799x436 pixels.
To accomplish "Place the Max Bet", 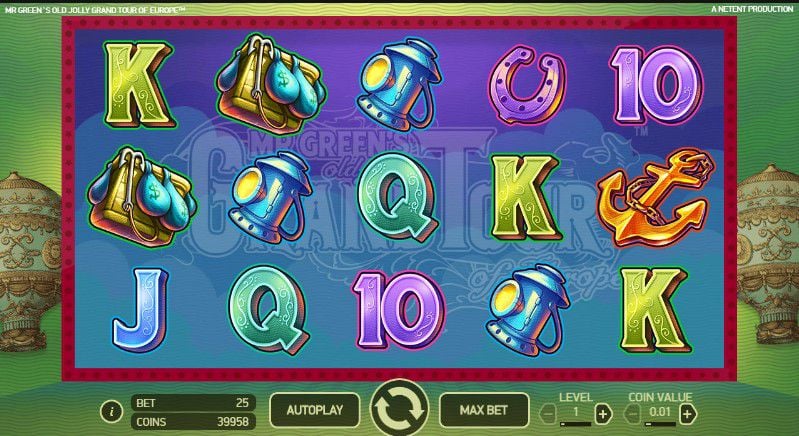I will pos(484,410).
